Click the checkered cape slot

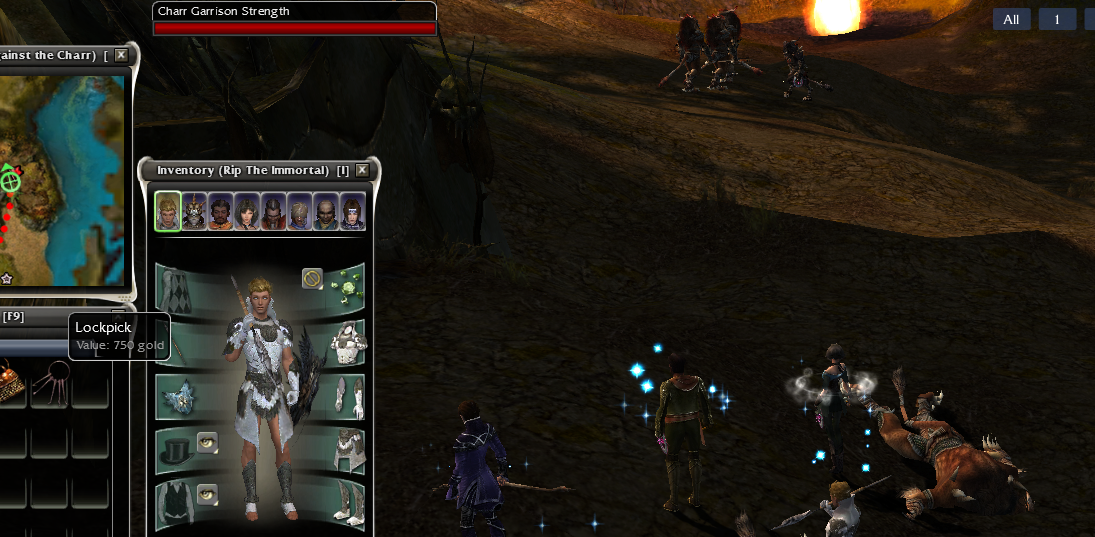[x=176, y=288]
